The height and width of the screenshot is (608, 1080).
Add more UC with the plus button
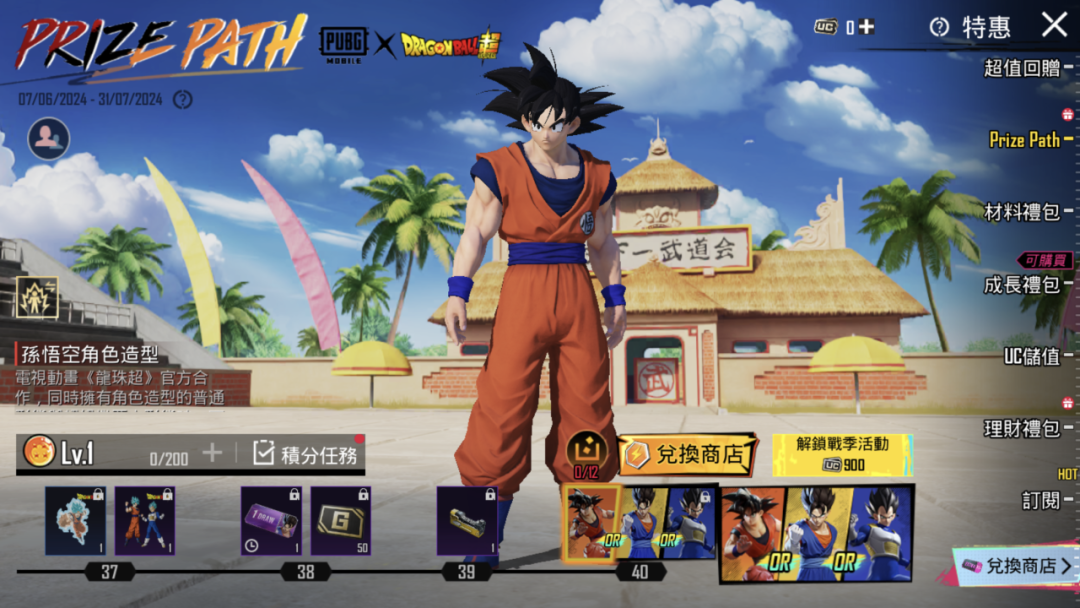coord(866,27)
